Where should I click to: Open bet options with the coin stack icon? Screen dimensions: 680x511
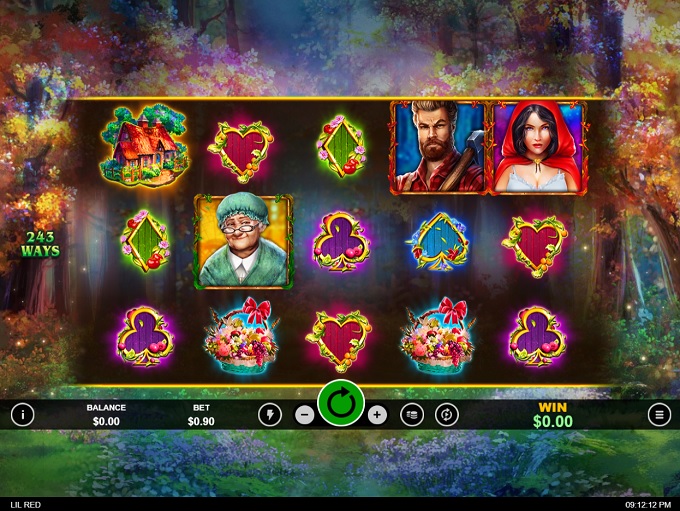tap(412, 414)
